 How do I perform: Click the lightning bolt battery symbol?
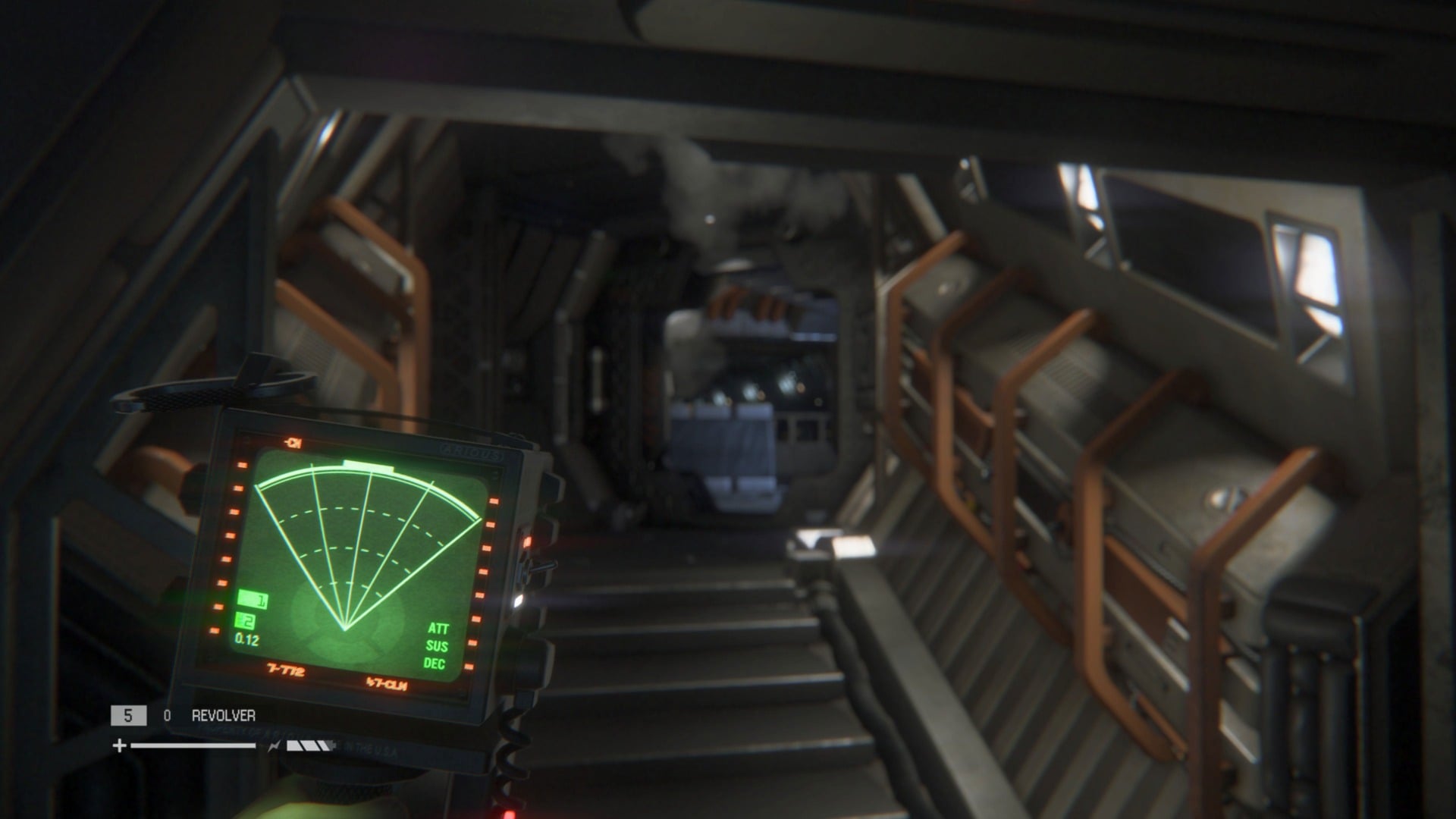click(275, 745)
